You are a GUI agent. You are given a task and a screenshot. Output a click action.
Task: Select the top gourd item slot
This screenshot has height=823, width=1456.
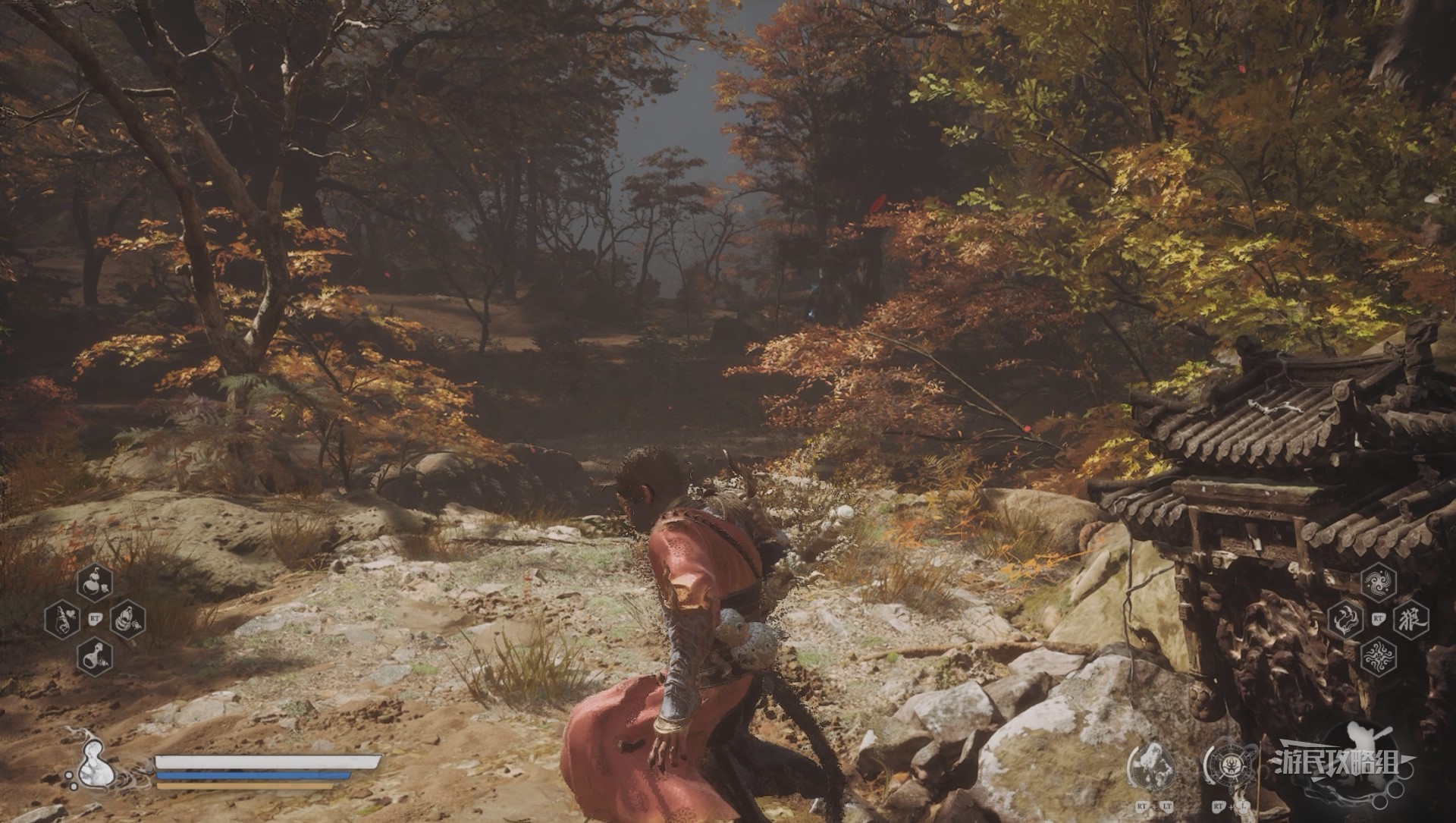click(x=95, y=583)
